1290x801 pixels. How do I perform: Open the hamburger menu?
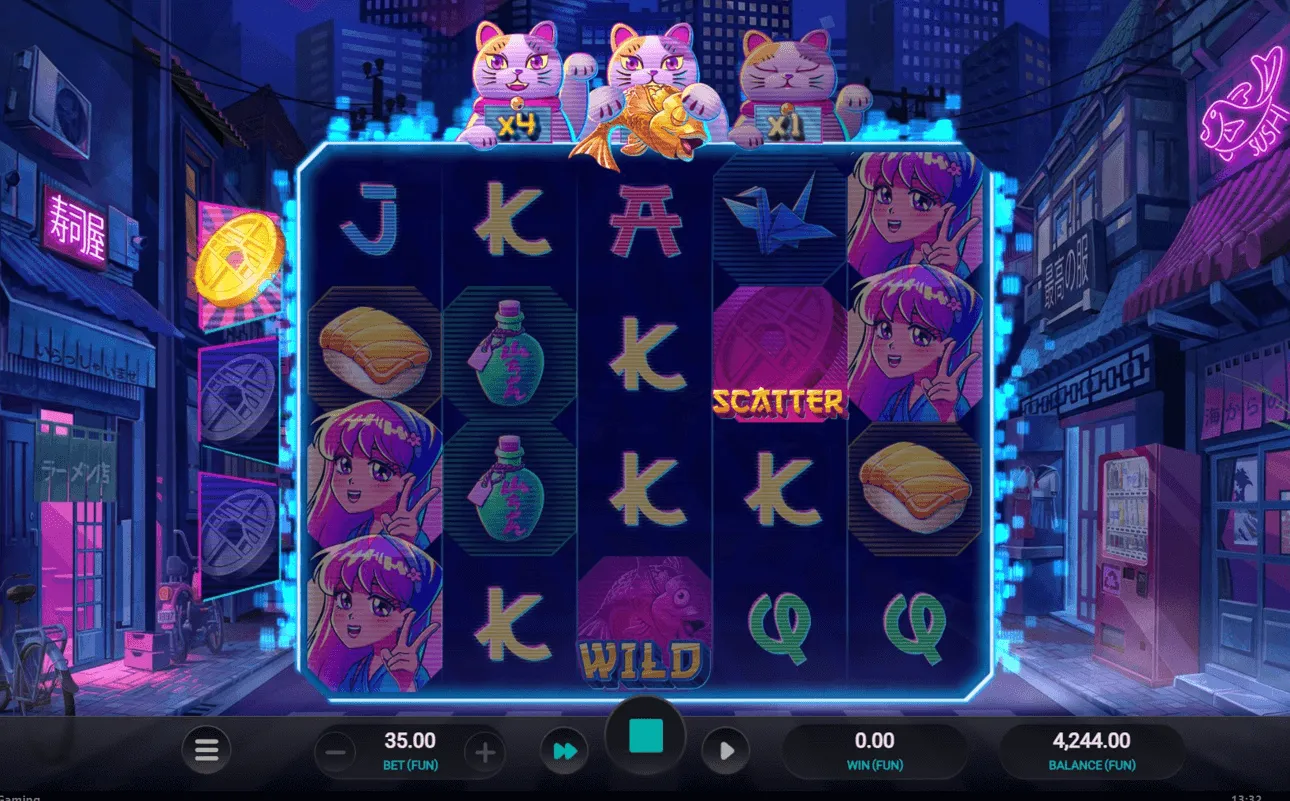pyautogui.click(x=206, y=749)
